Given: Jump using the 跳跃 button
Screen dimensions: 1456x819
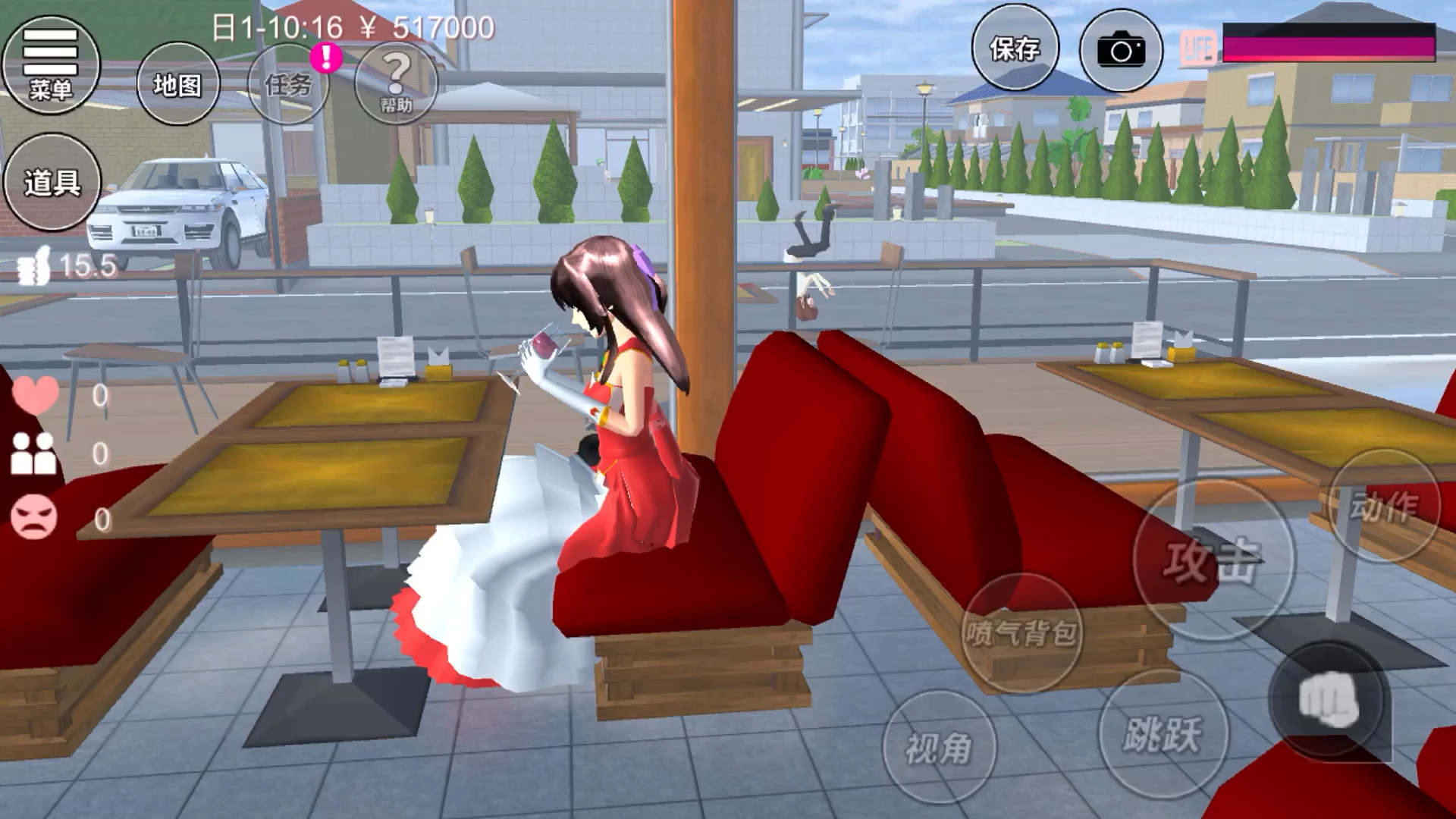Looking at the screenshot, I should click(1163, 733).
